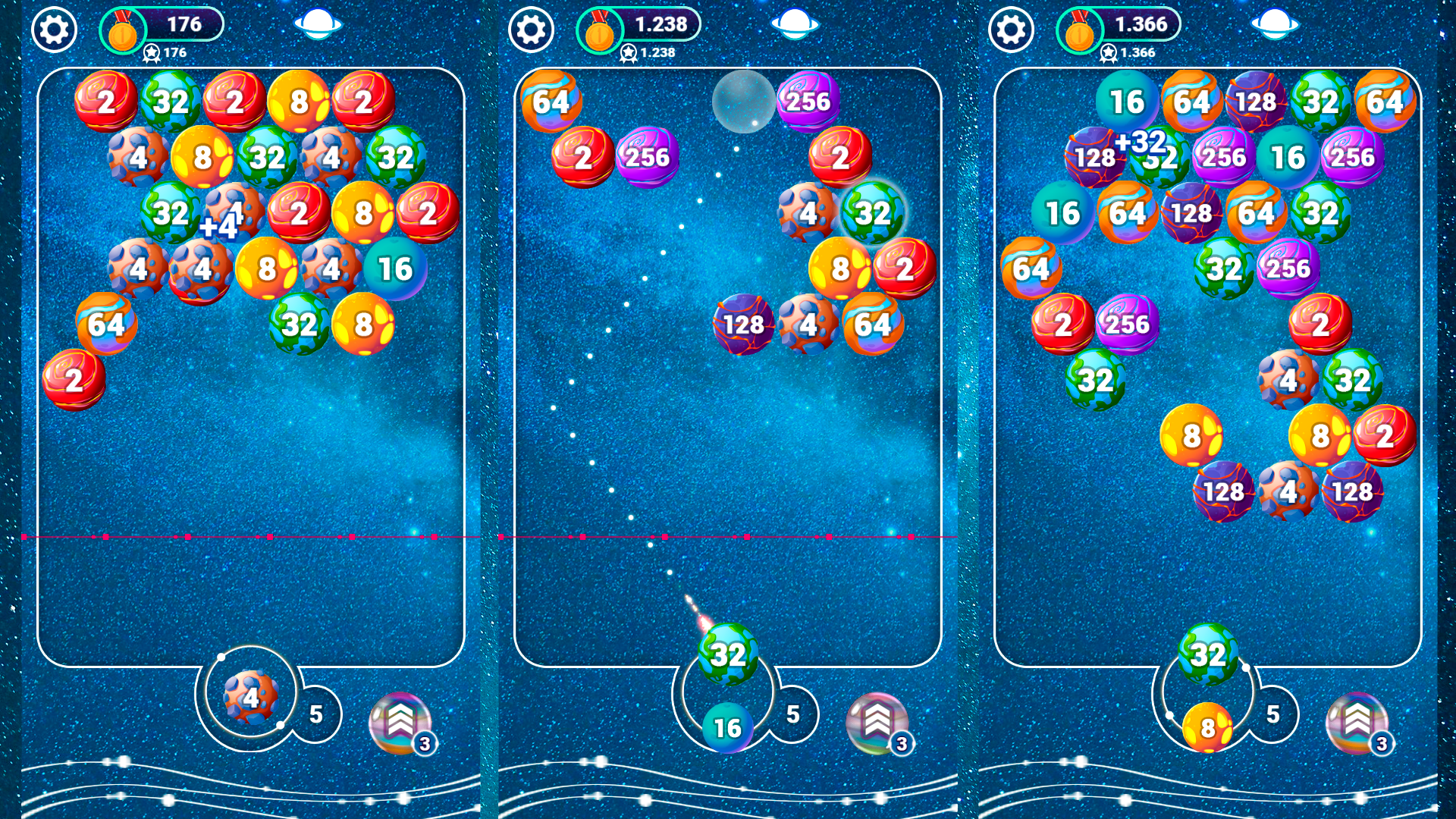Click the Saturn planet icon above the right board
Image resolution: width=1456 pixels, height=819 pixels.
1276,25
